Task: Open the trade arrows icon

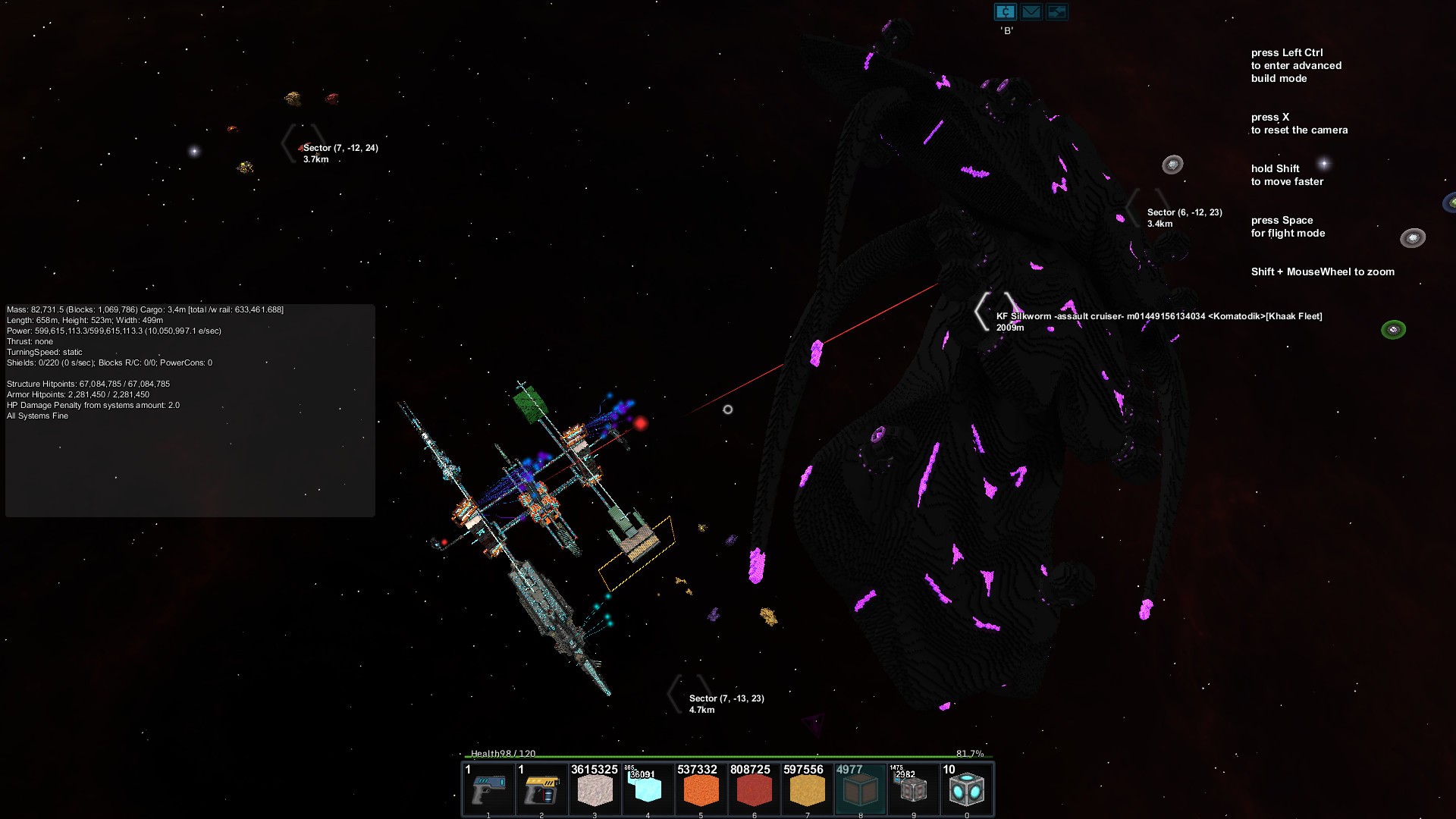Action: click(1056, 11)
